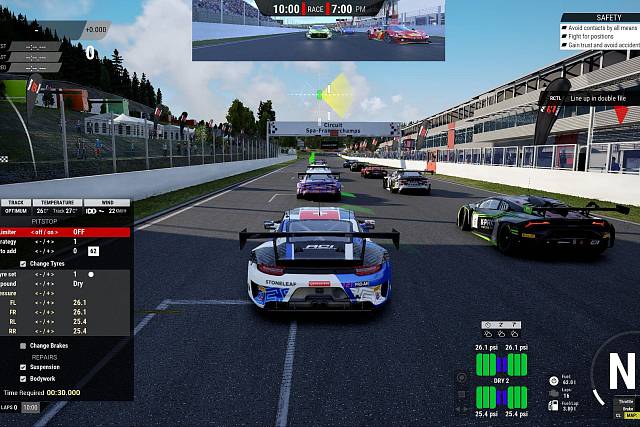Screen dimensions: 640x427
Task: Adjust the tyre set stepper
Action: [x=43, y=273]
